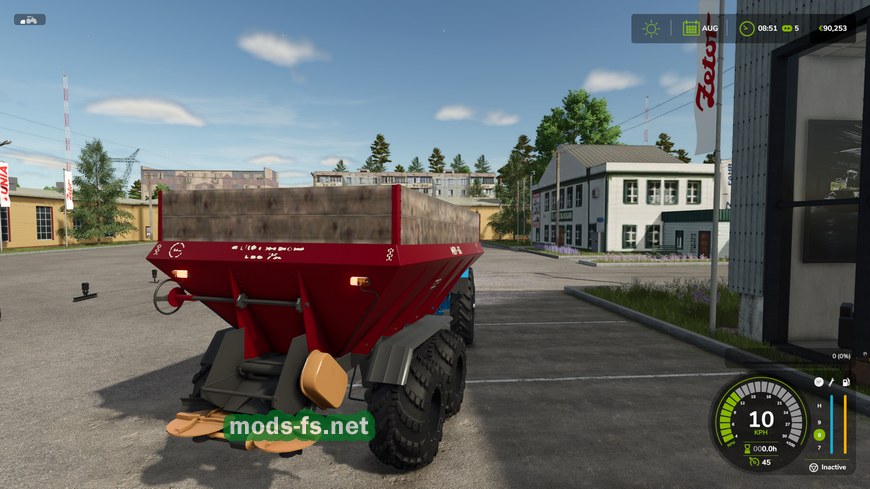Select the steering wheel Inactive indicator
The height and width of the screenshot is (489, 870).
click(x=813, y=467)
